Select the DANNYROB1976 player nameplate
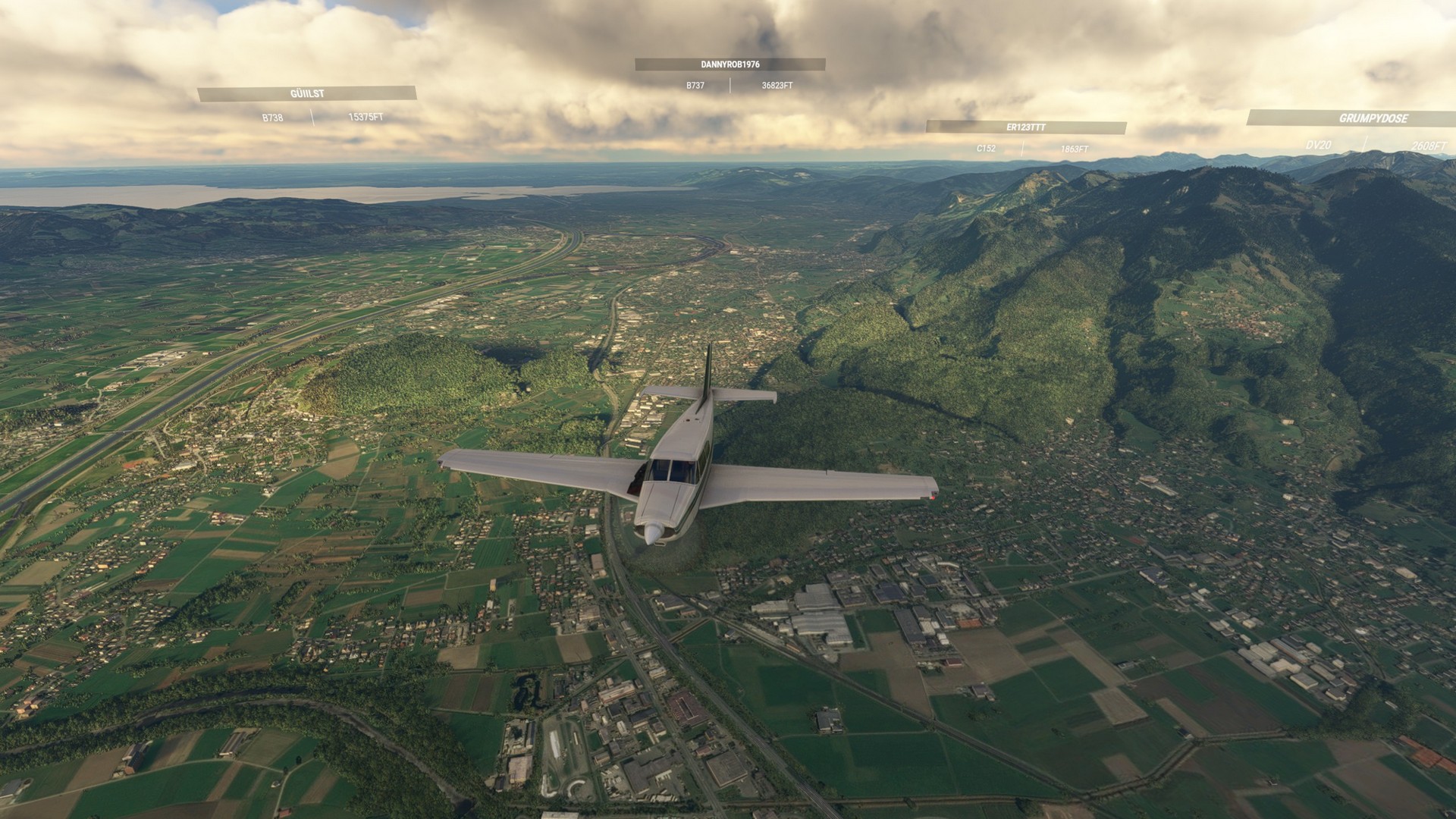Viewport: 1456px width, 819px height. pyautogui.click(x=730, y=65)
